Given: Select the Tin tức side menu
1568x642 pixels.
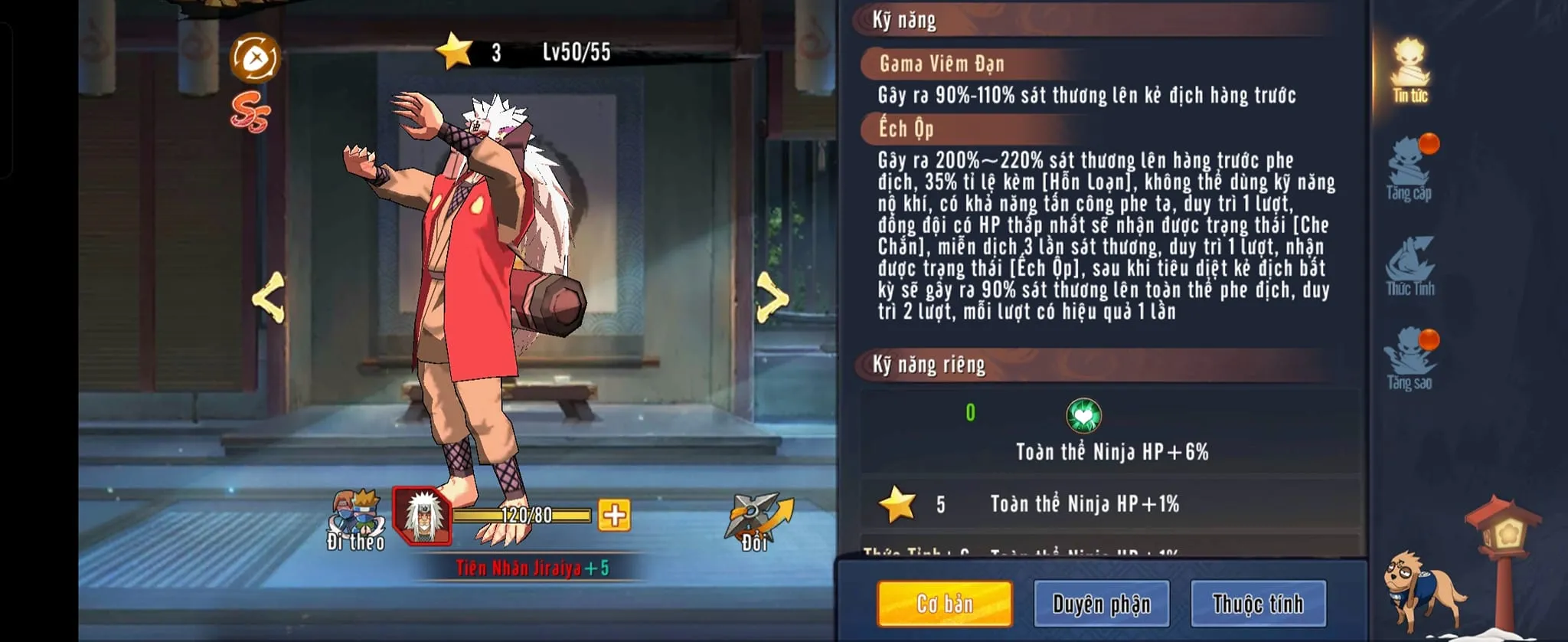Looking at the screenshot, I should (x=1410, y=70).
